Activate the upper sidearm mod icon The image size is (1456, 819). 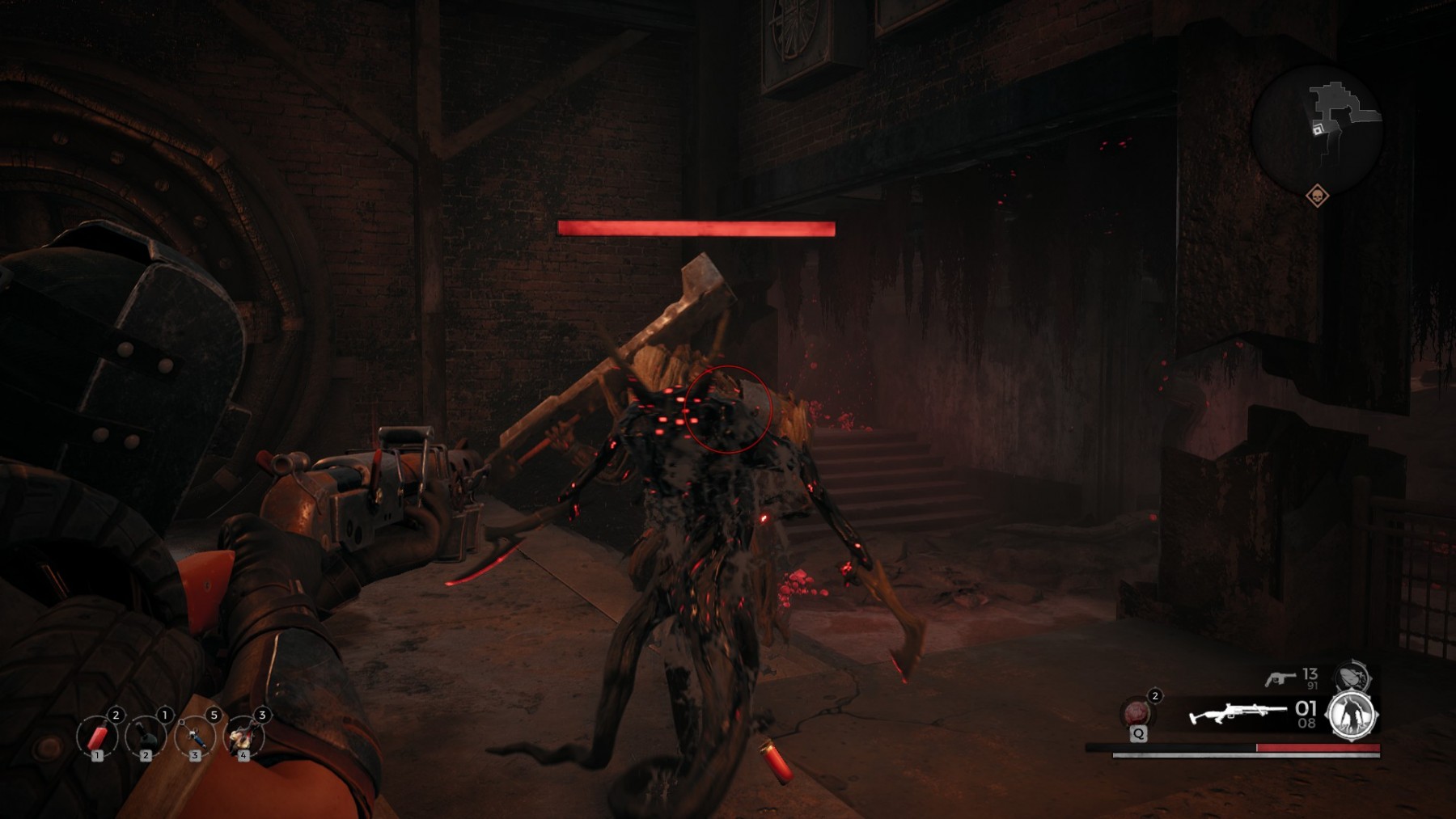coord(1352,676)
